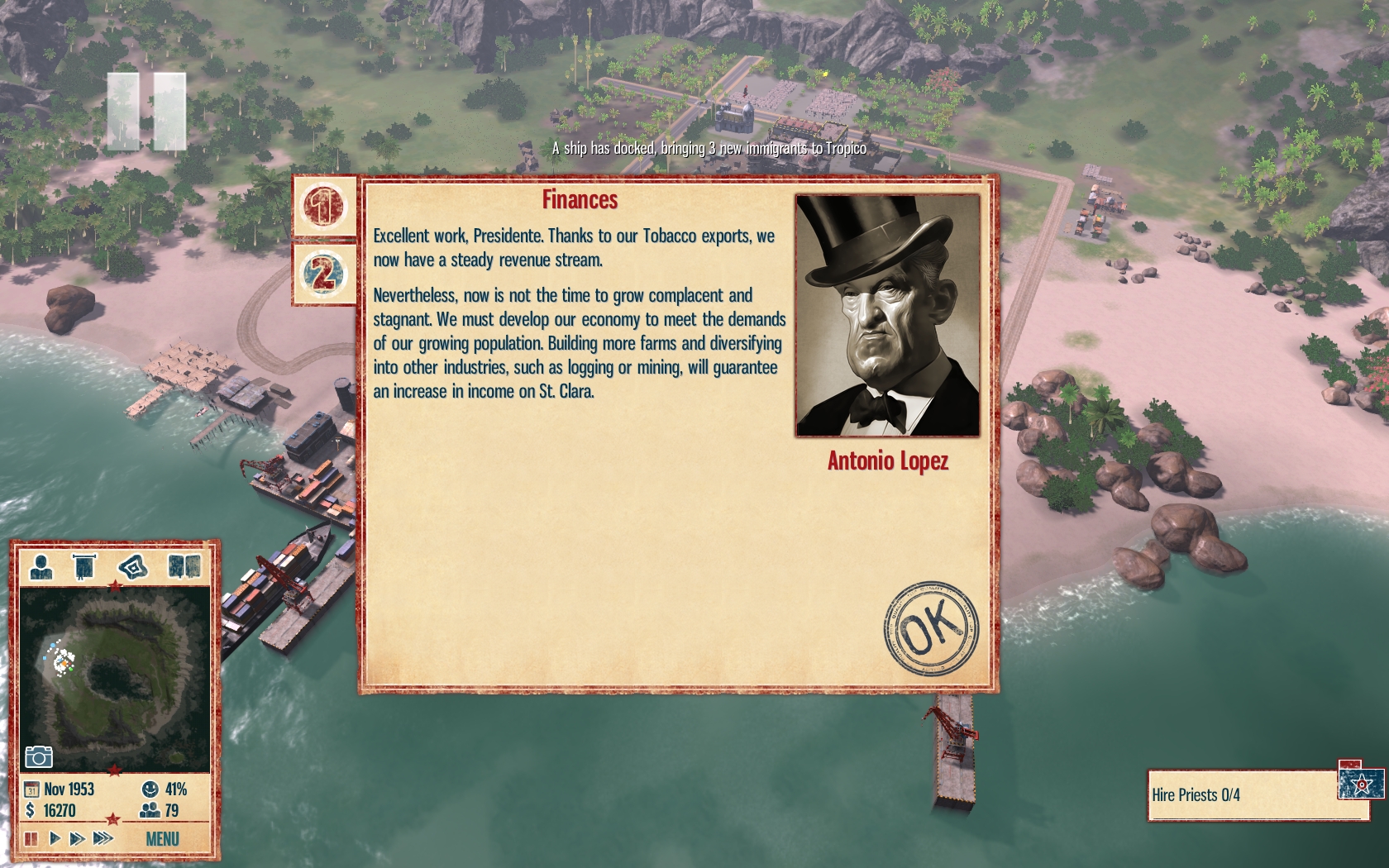The width and height of the screenshot is (1389, 868).
Task: Click the red pause speed button
Action: [31, 839]
